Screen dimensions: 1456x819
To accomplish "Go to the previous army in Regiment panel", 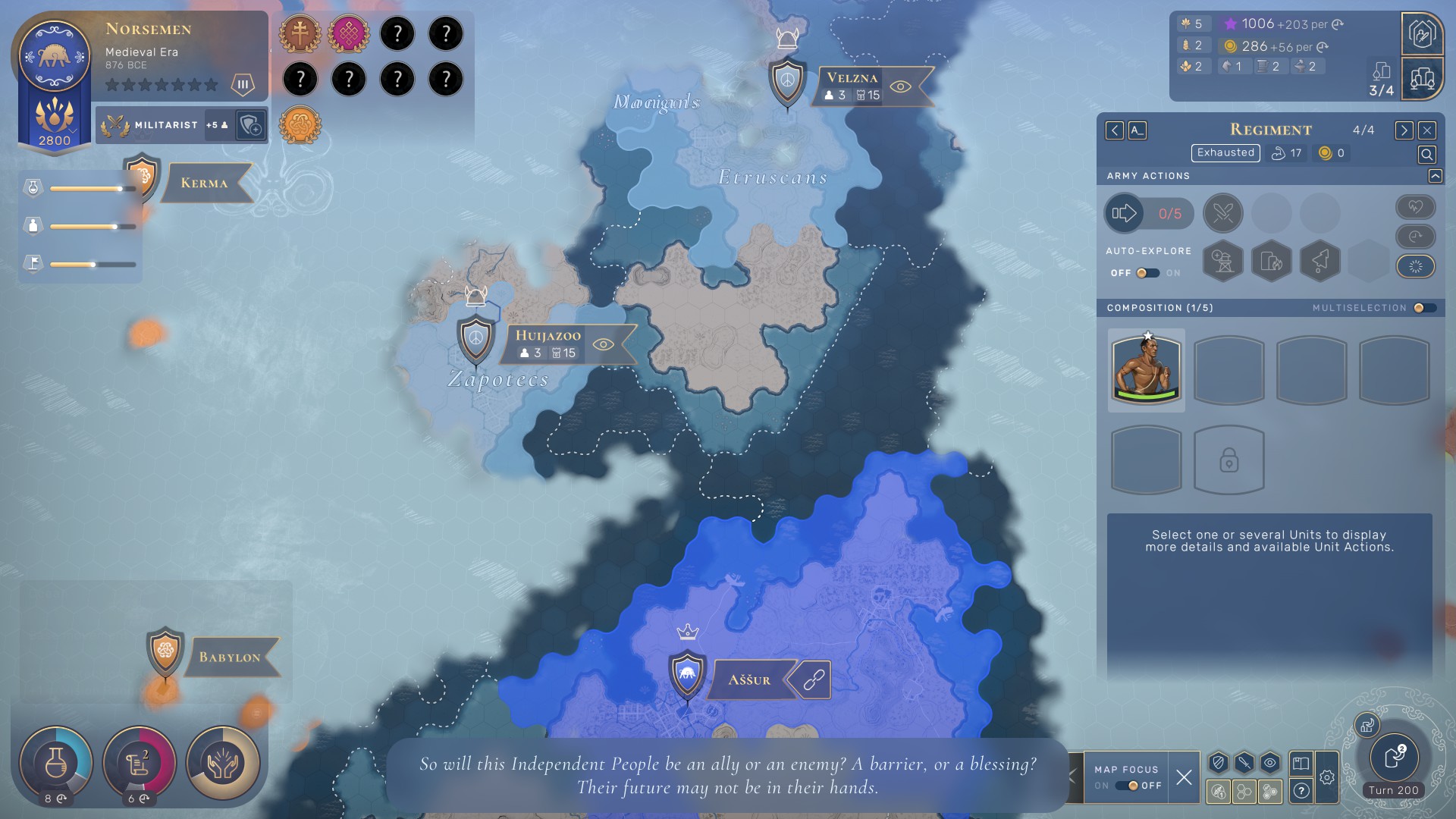I will pos(1114,130).
